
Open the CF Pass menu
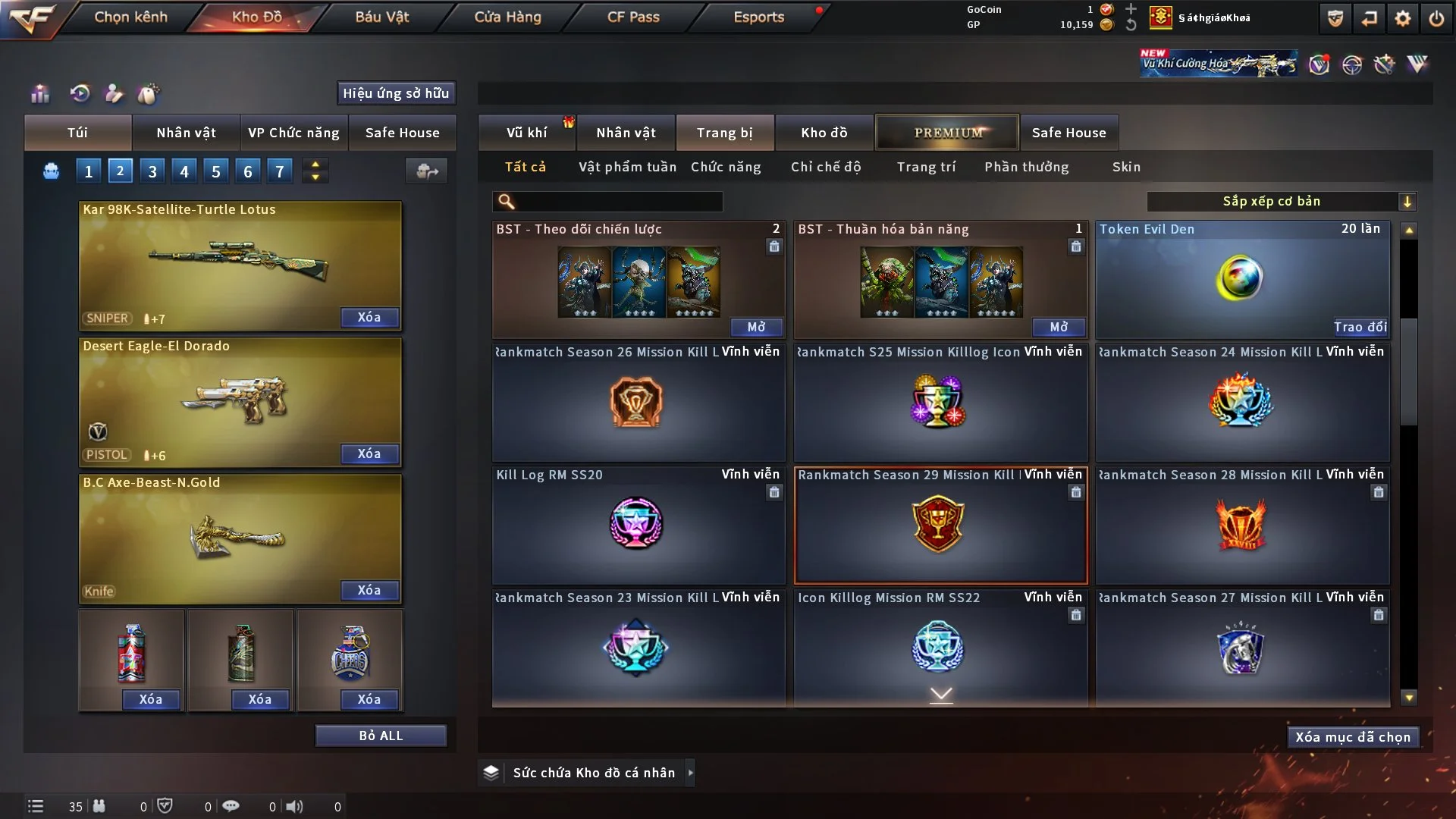[x=633, y=17]
